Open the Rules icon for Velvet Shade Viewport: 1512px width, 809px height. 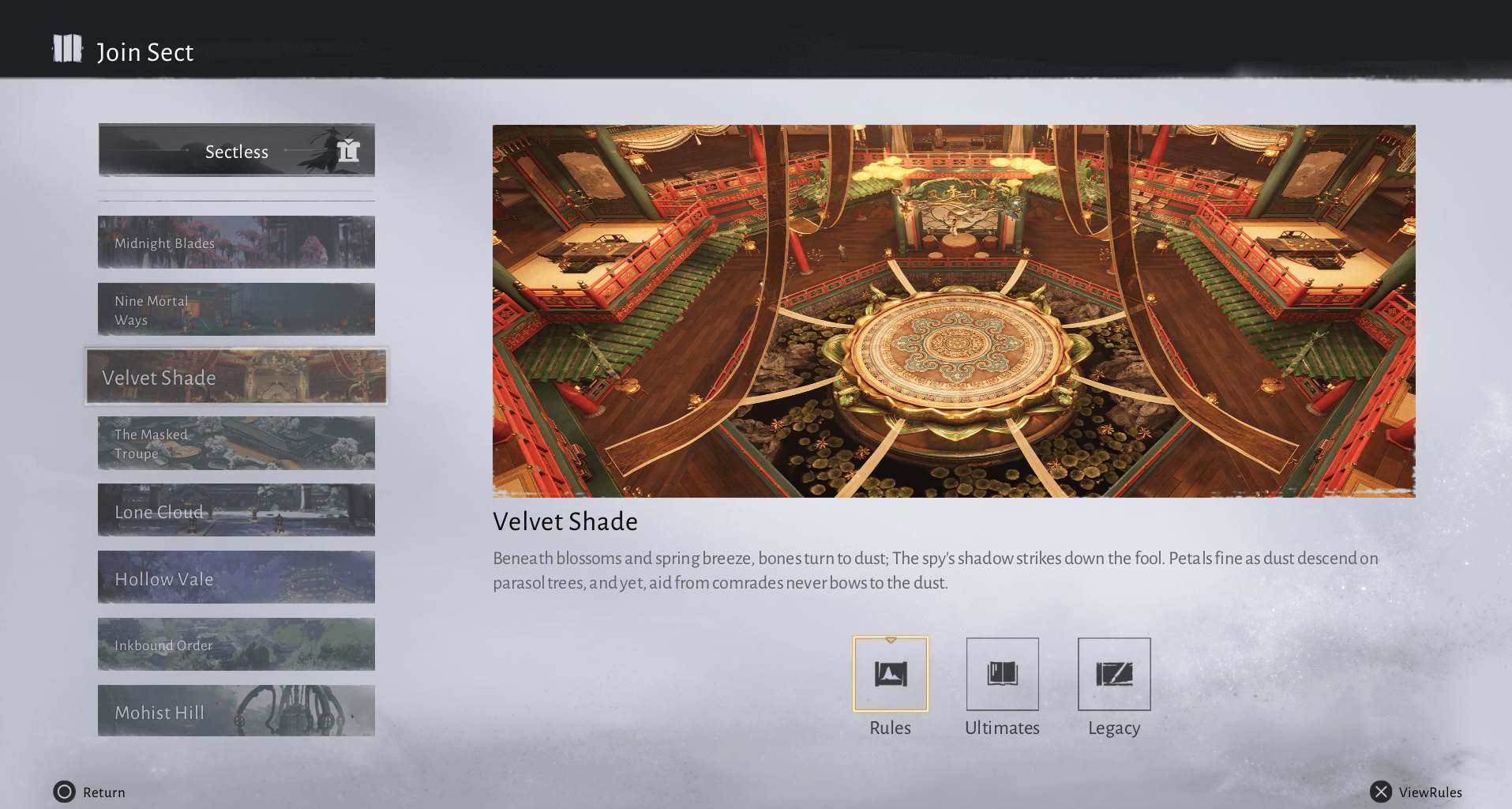[x=891, y=674]
